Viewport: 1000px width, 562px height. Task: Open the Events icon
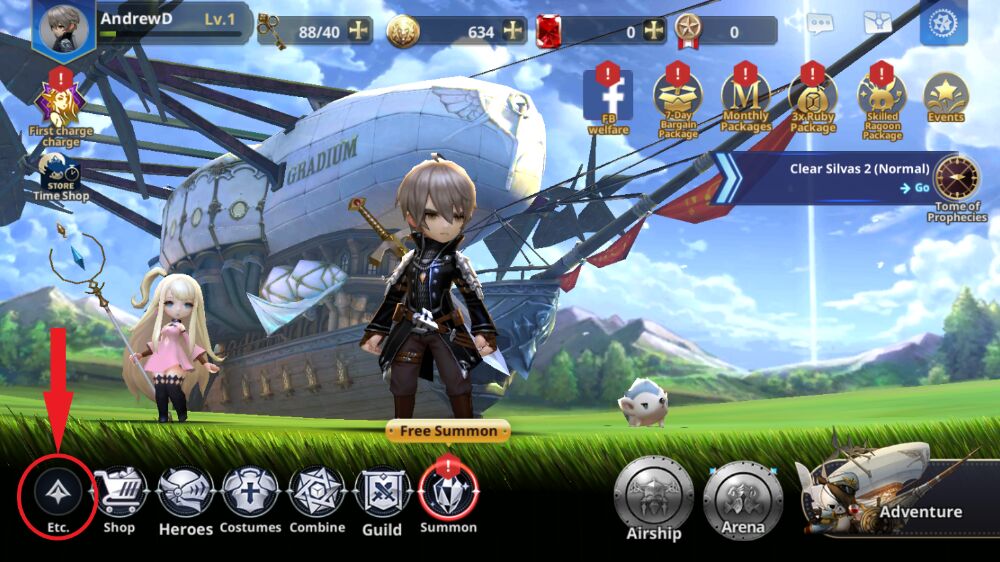(945, 97)
